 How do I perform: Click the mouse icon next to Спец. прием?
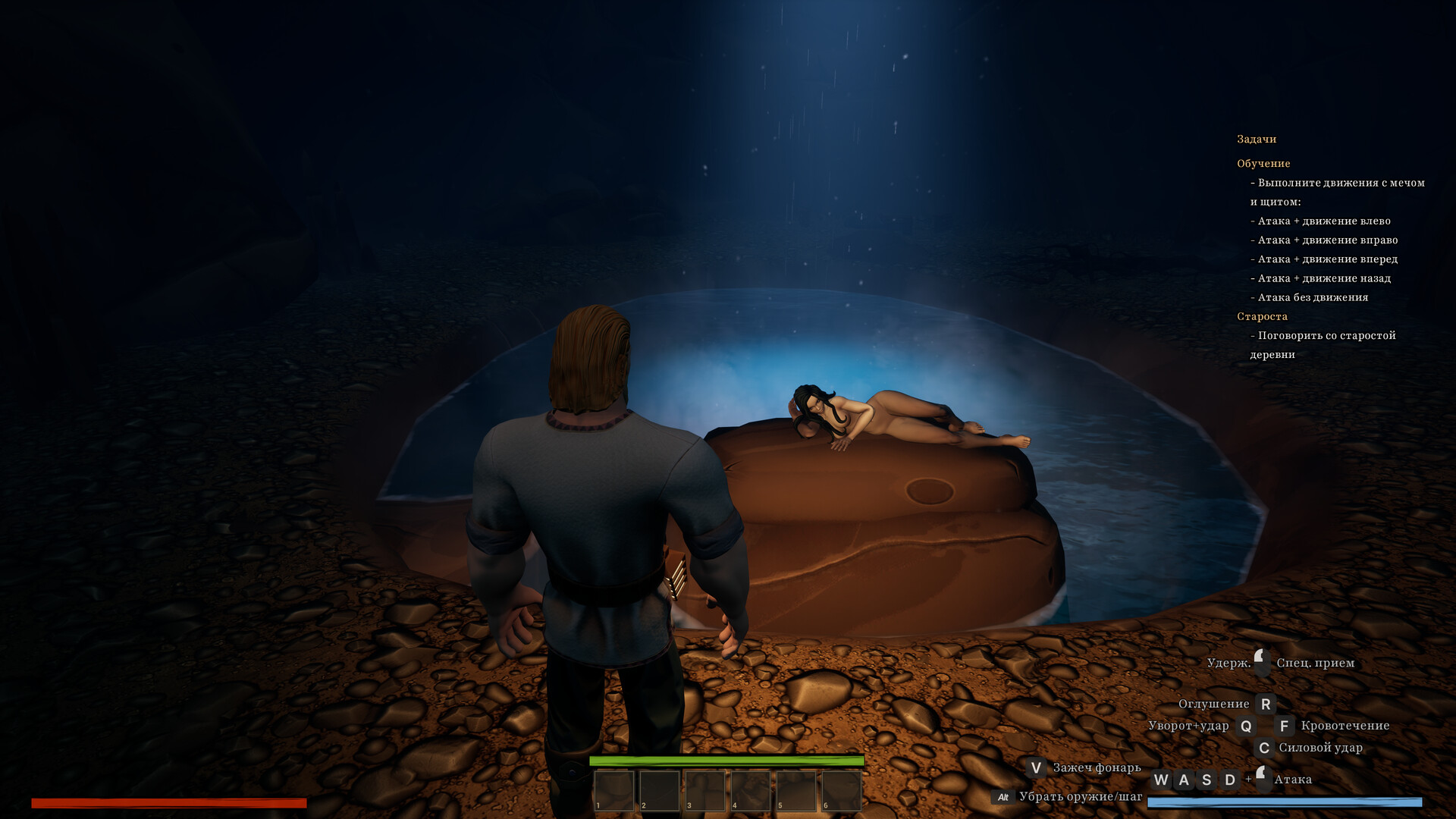[x=1260, y=661]
